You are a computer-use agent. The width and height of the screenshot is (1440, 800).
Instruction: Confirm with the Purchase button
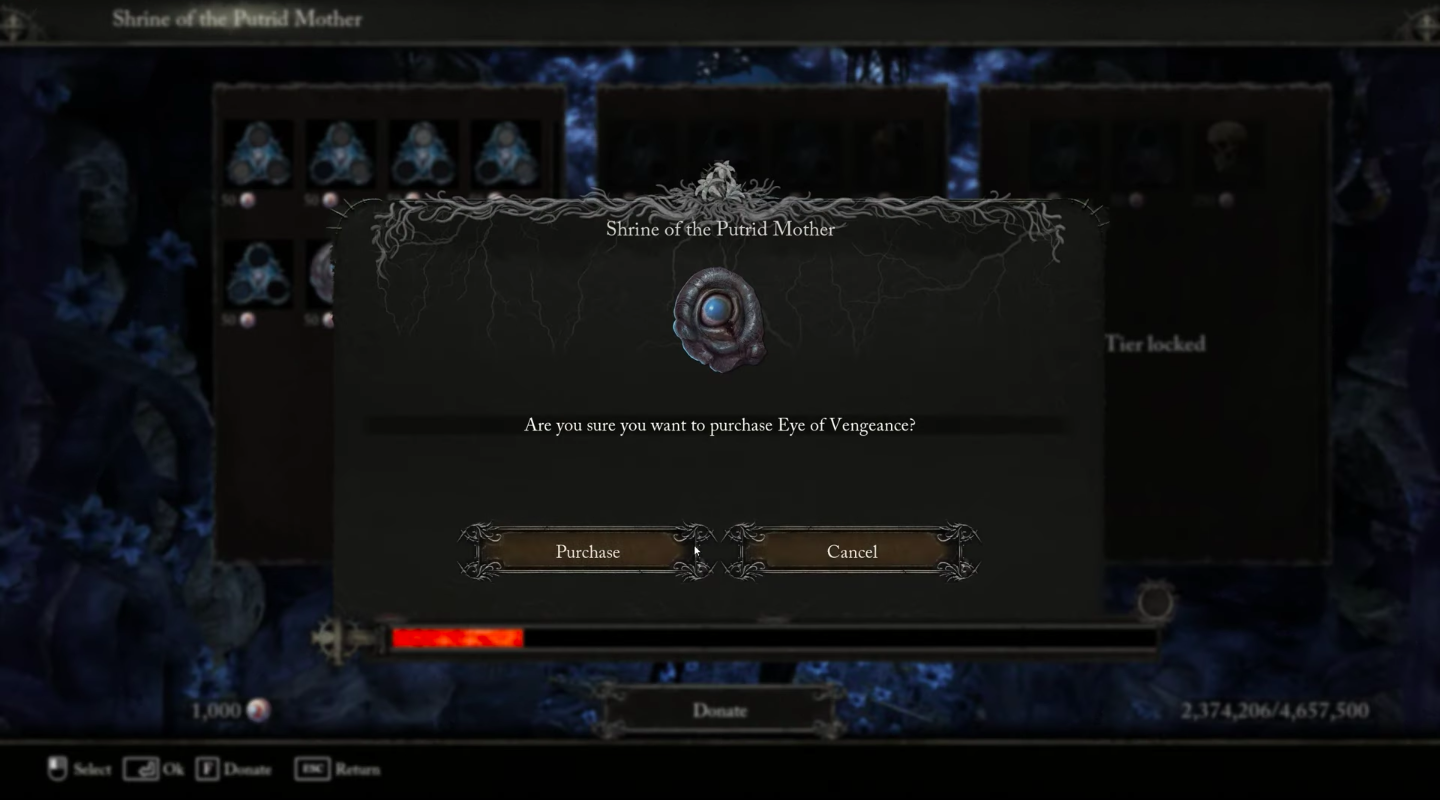[586, 551]
